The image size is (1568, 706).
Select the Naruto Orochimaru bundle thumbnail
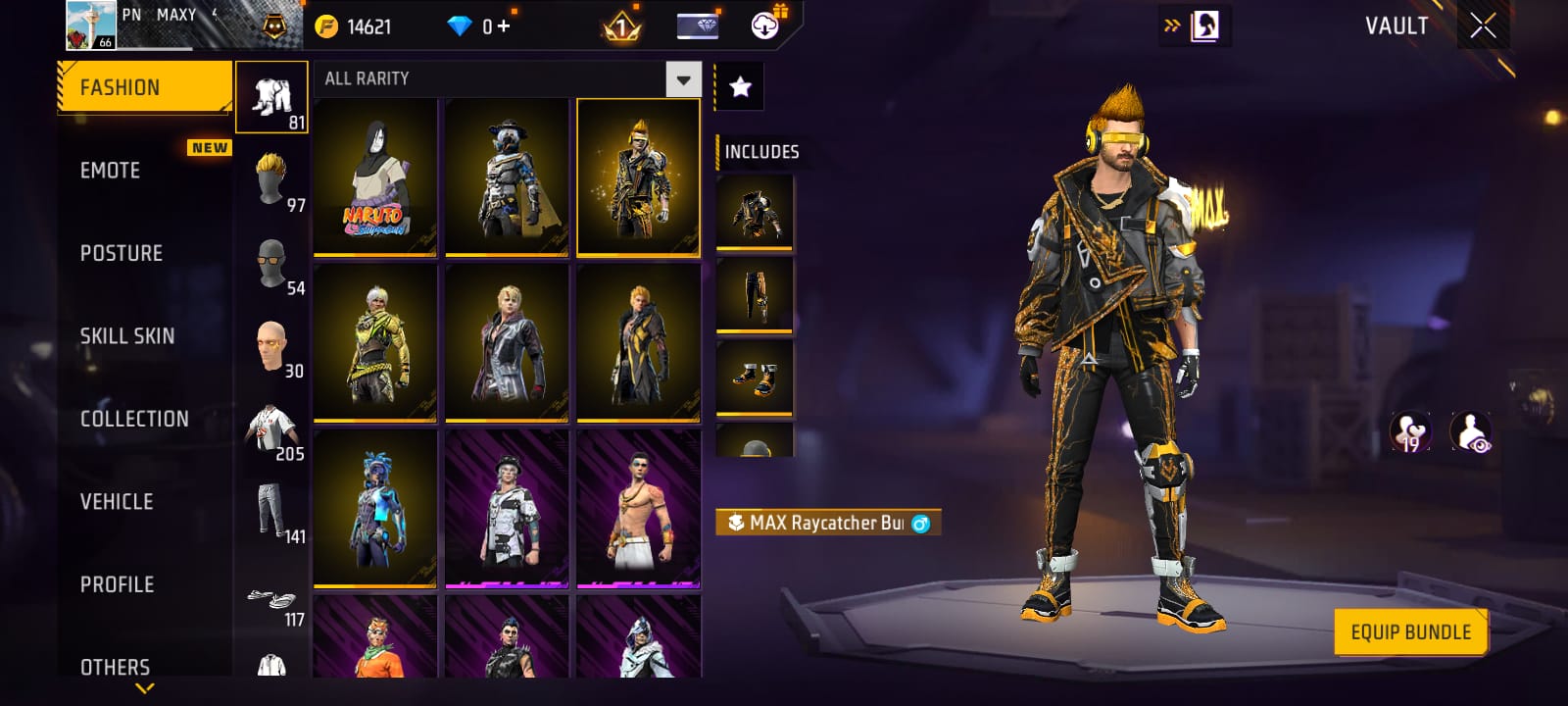coord(375,176)
